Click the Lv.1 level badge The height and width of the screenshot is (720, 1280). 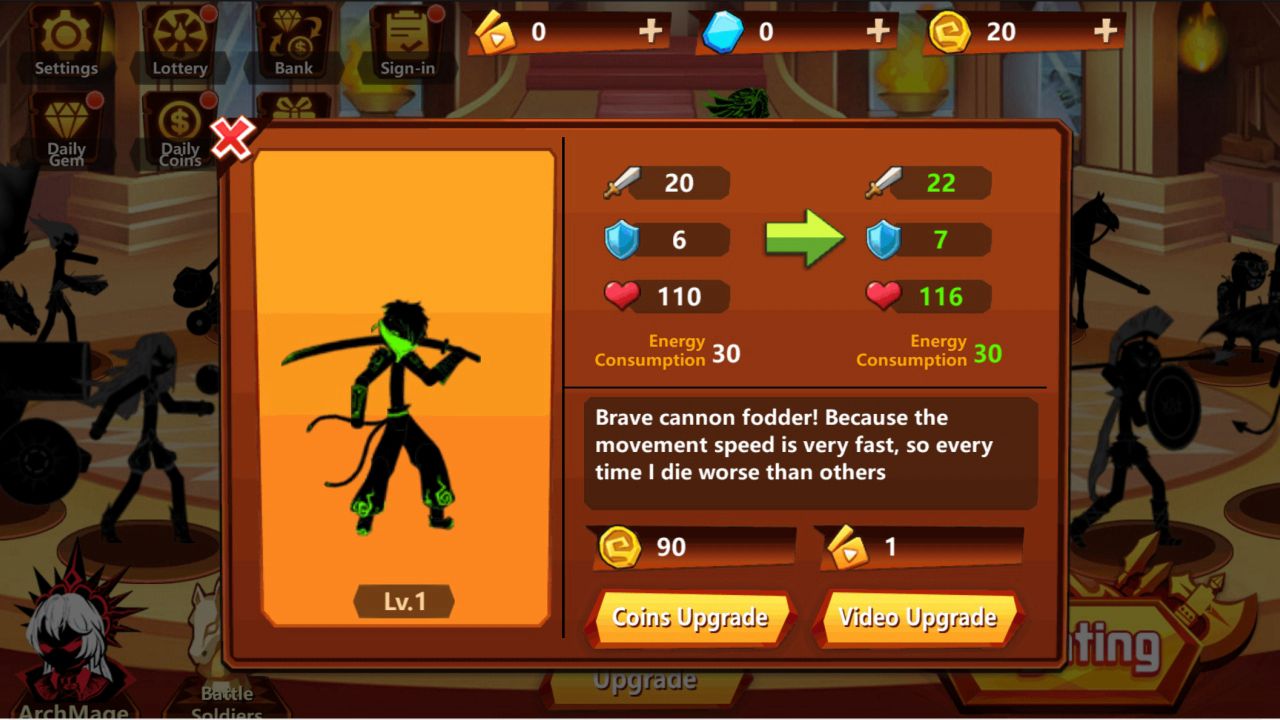click(x=403, y=601)
